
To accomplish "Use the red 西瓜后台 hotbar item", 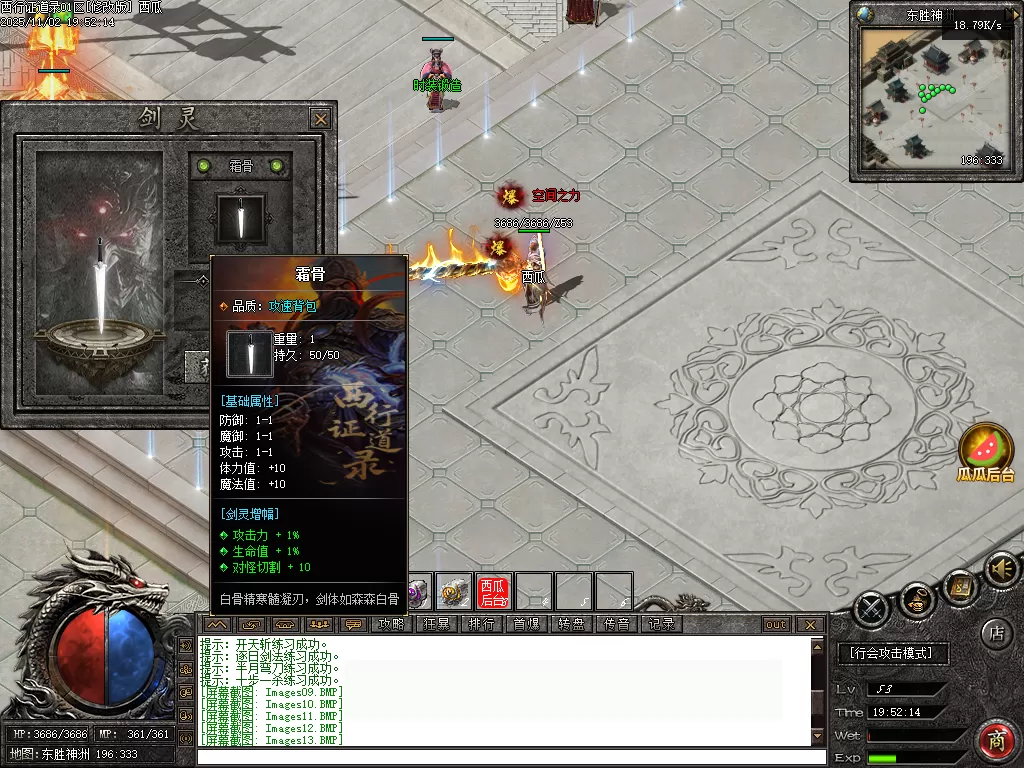I will [493, 592].
